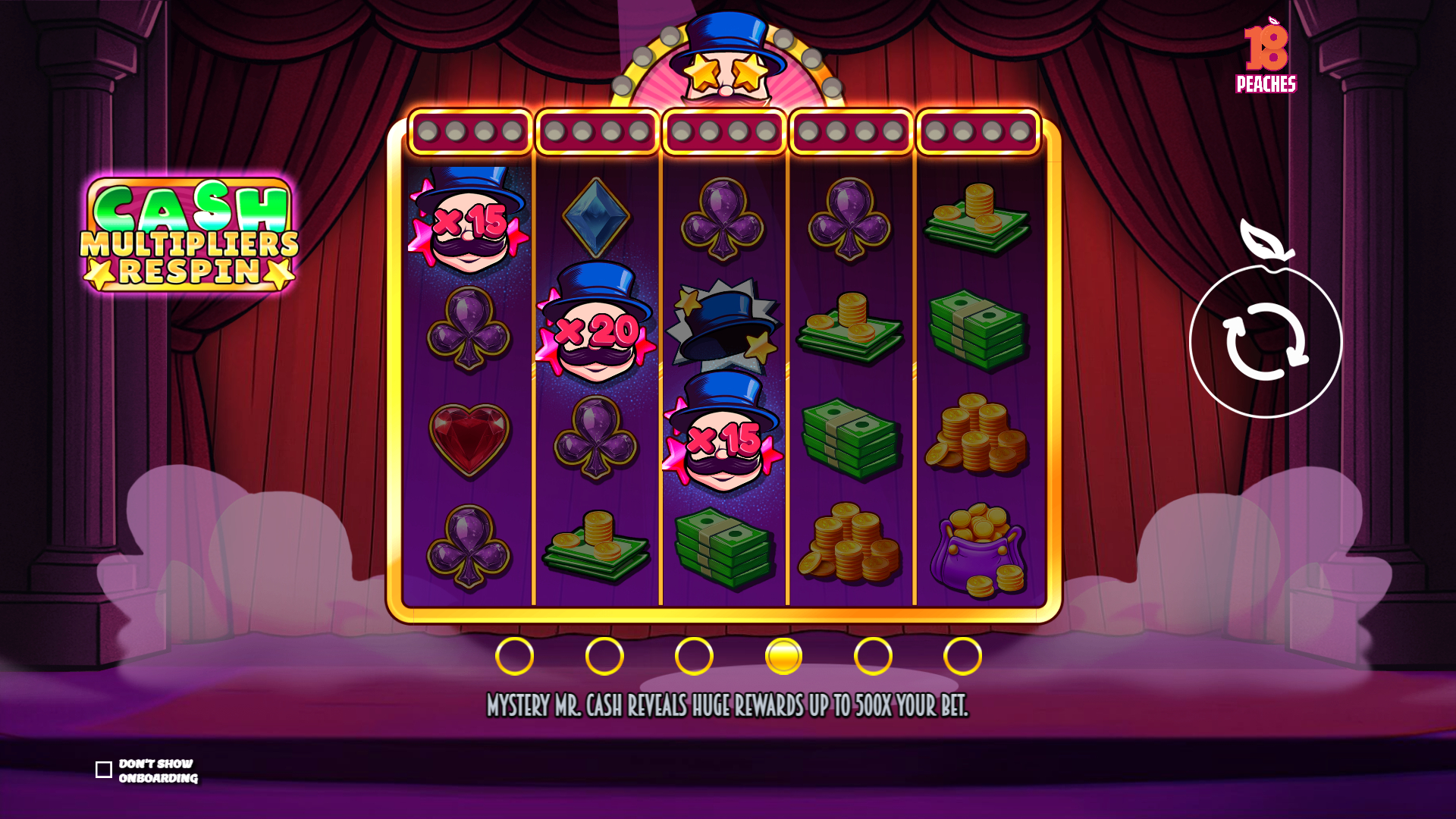Click the peach-shaped continue button
The width and height of the screenshot is (1456, 819).
(x=1266, y=340)
